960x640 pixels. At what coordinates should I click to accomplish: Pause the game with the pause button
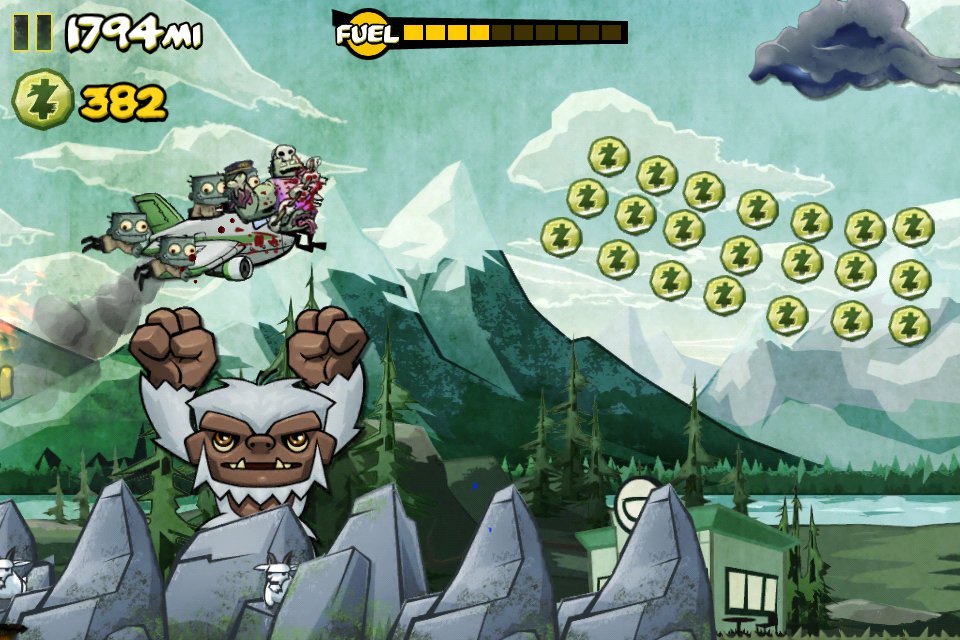(x=32, y=33)
